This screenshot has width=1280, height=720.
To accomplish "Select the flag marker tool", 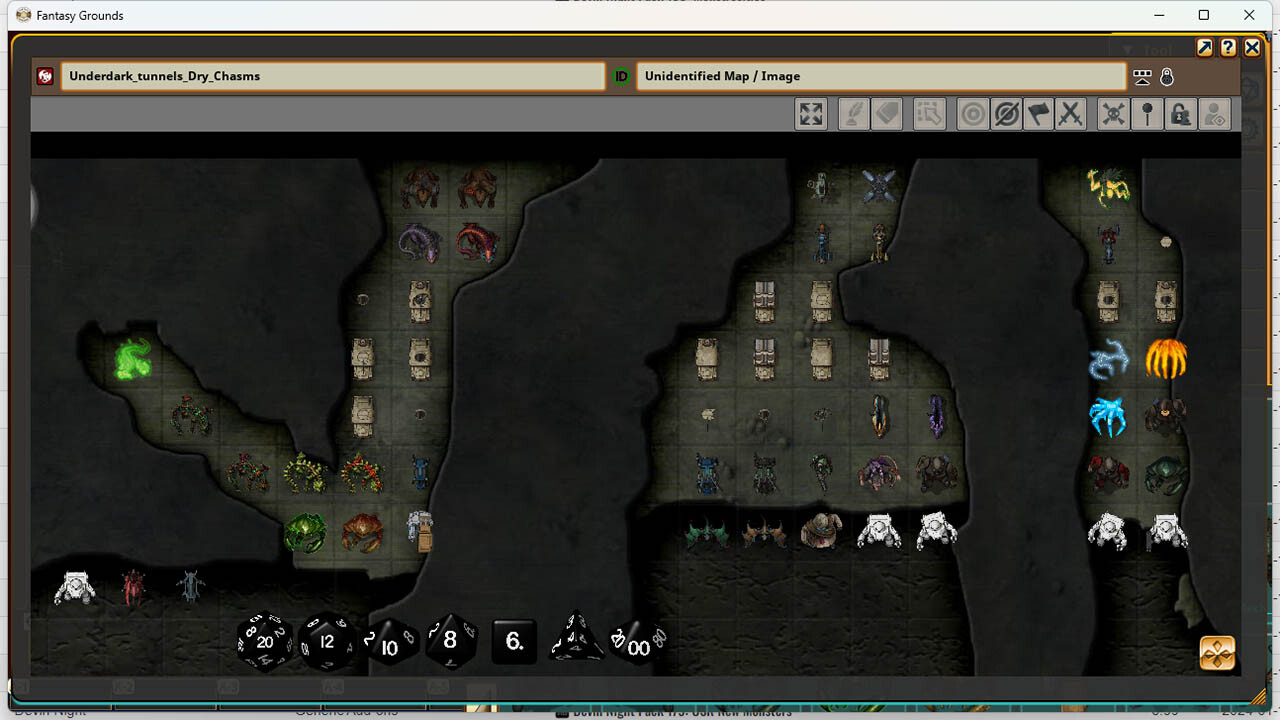I will (1038, 113).
